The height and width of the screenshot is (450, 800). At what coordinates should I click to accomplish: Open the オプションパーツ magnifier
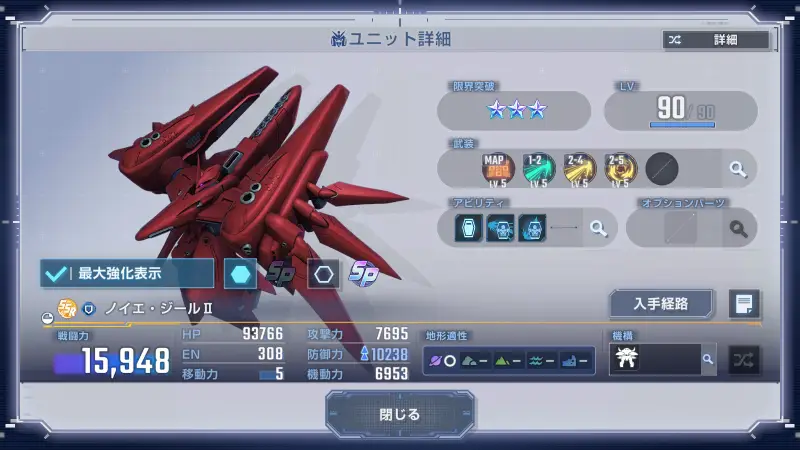coord(738,229)
